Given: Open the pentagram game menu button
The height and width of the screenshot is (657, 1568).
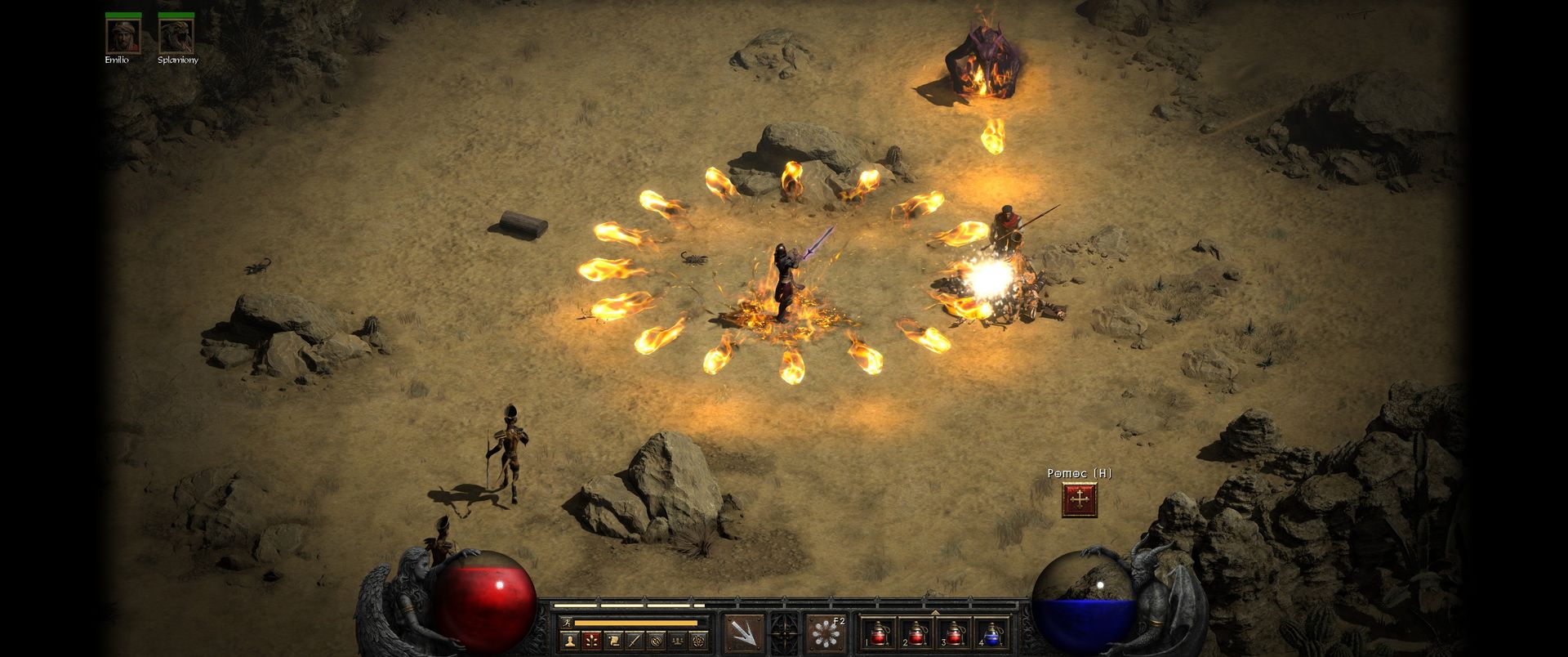Looking at the screenshot, I should pyautogui.click(x=697, y=640).
